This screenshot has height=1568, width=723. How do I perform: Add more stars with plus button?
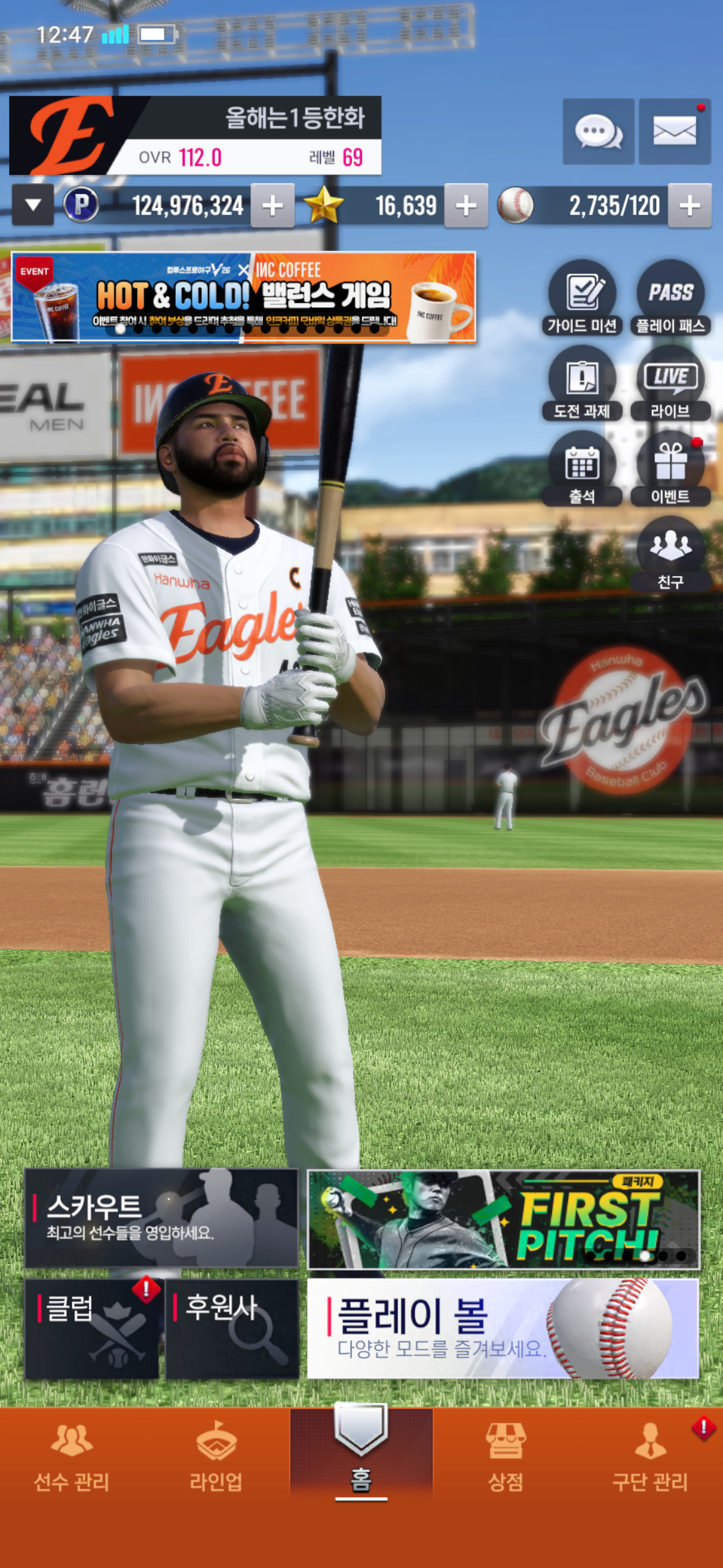coord(466,206)
